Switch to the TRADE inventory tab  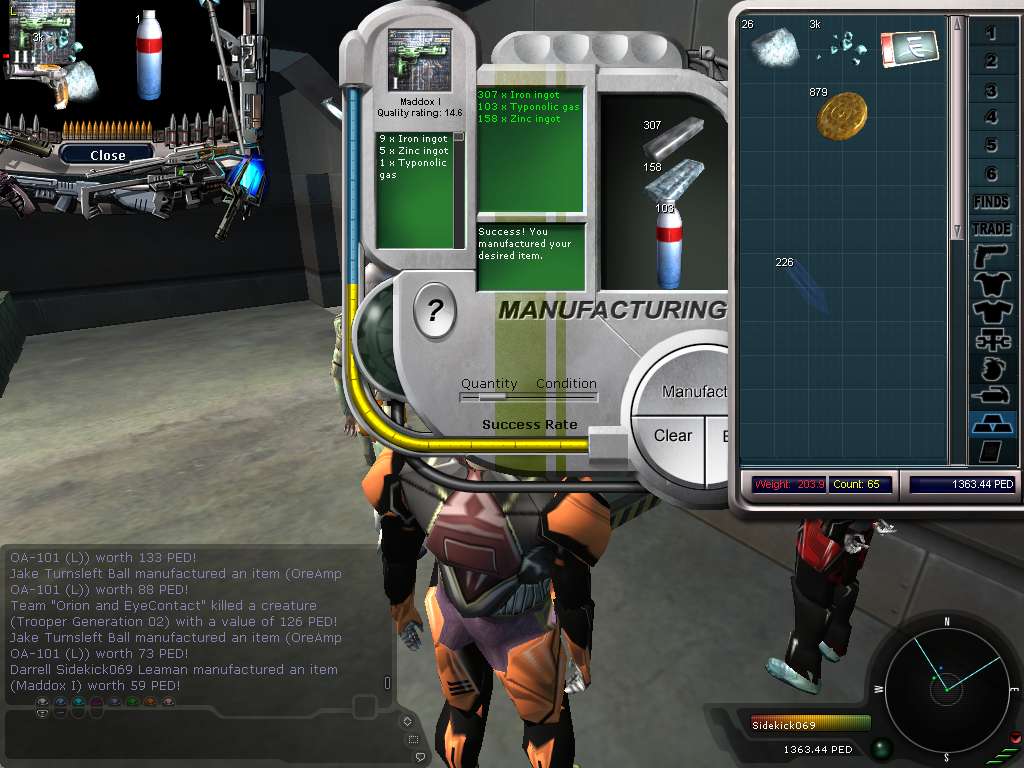[991, 228]
